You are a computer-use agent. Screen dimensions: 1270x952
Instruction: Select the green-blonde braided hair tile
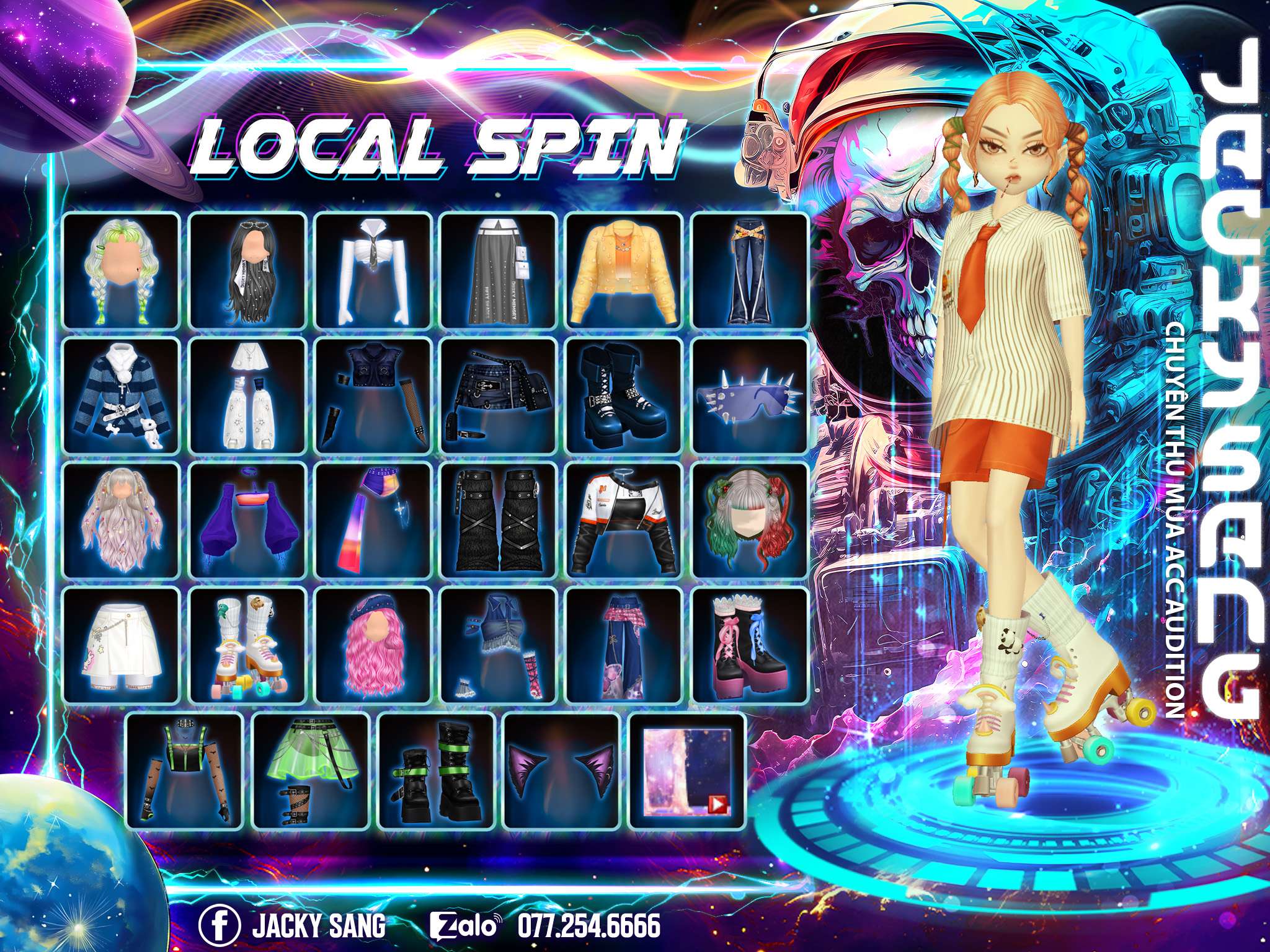122,271
